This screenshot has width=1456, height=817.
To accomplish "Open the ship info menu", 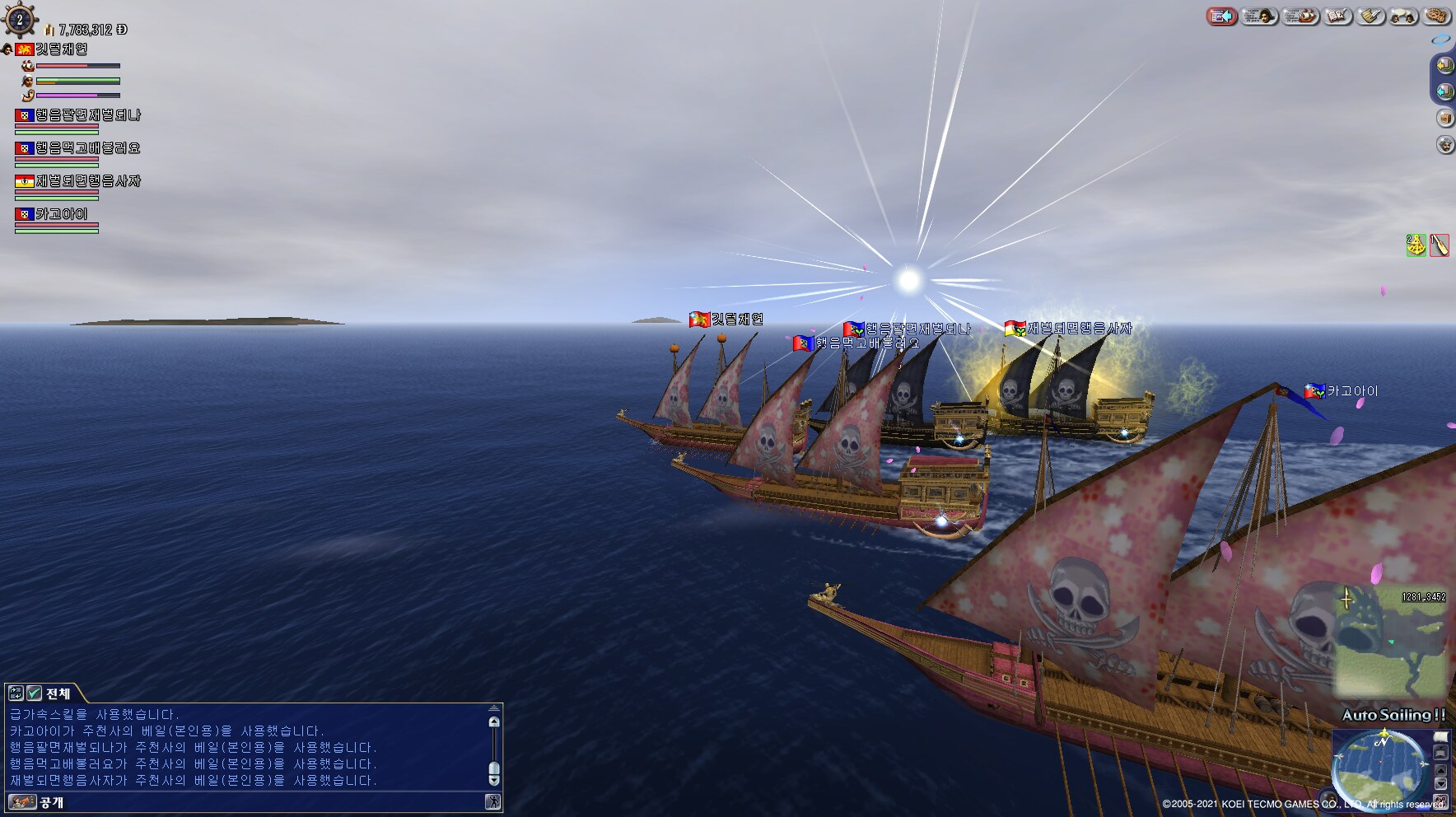I will point(1300,16).
